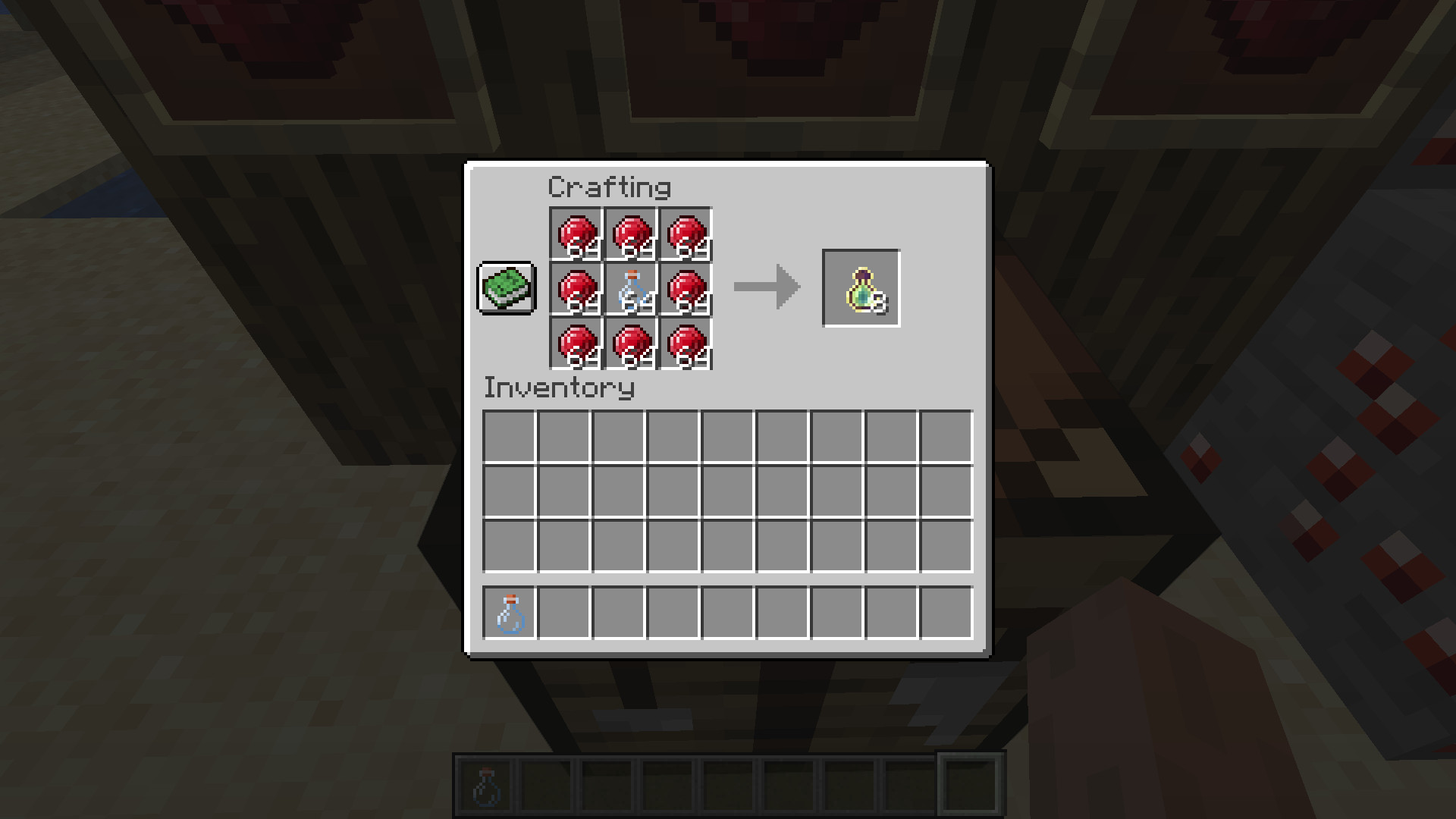The width and height of the screenshot is (1456, 819).
Task: Select the top-middle red item stack
Action: point(631,234)
